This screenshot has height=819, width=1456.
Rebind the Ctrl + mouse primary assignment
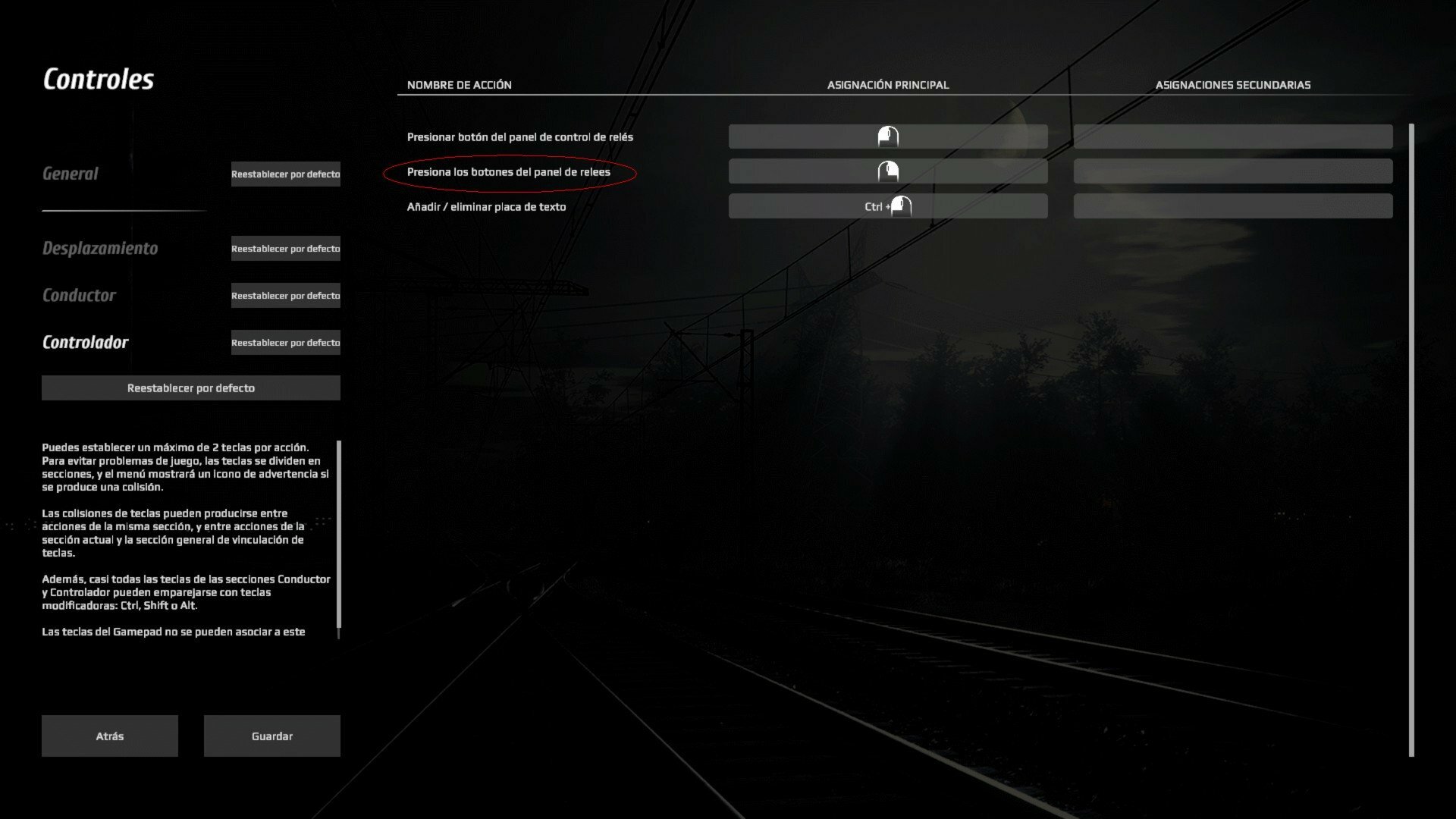pos(887,206)
